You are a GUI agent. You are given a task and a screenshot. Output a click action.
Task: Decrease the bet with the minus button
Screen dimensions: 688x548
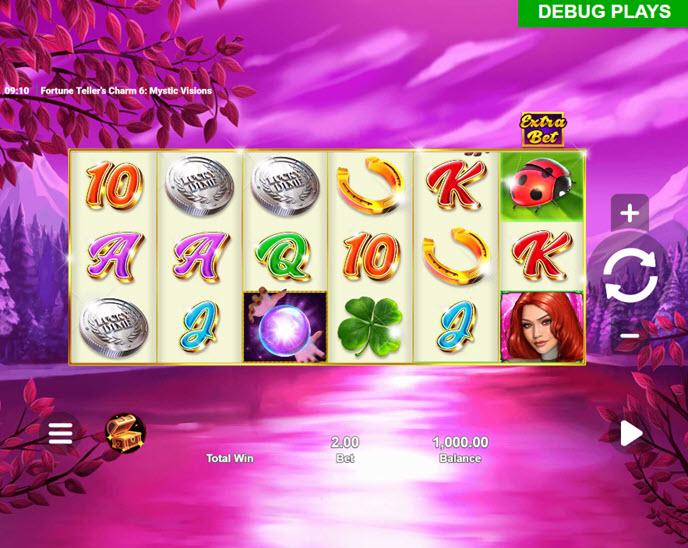click(x=630, y=336)
